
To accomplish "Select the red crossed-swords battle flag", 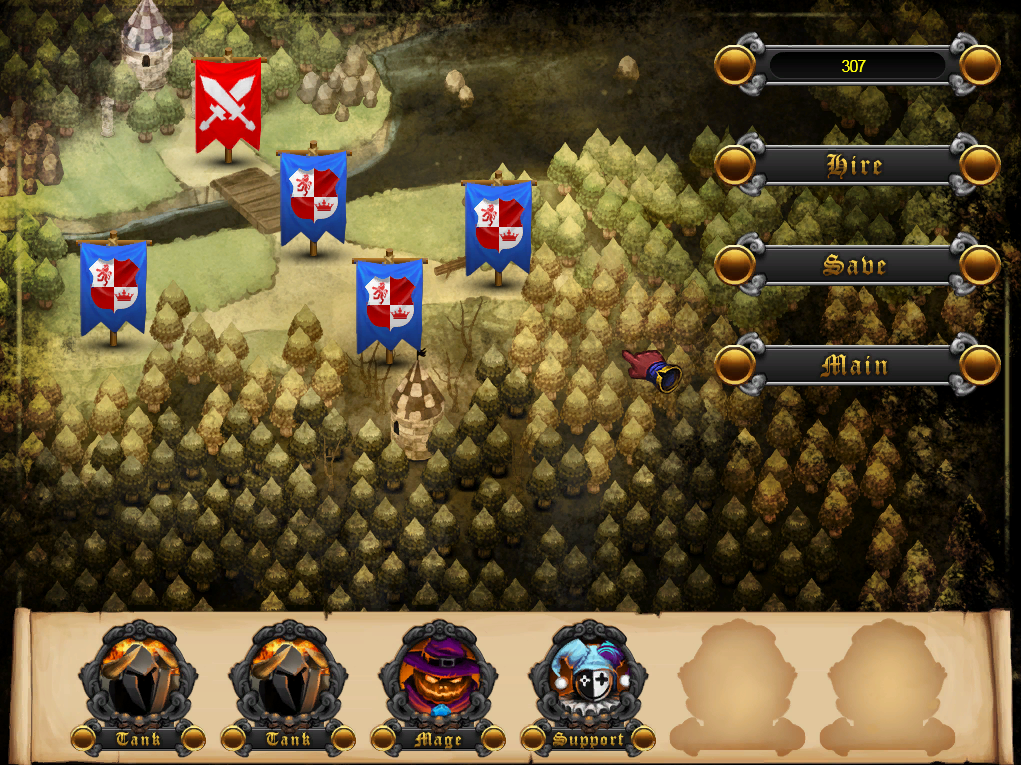I will (228, 105).
